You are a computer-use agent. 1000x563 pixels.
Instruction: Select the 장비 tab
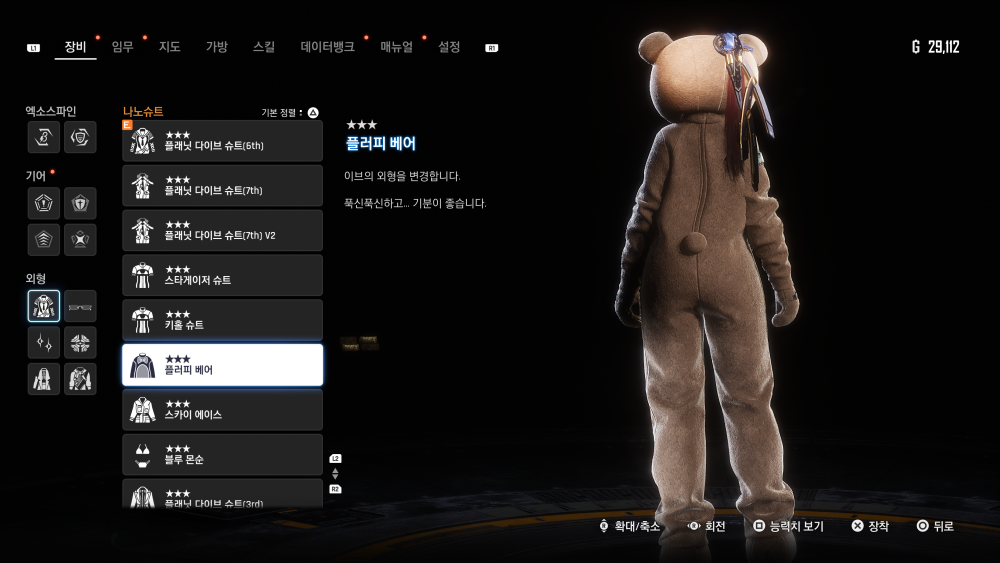tap(75, 47)
